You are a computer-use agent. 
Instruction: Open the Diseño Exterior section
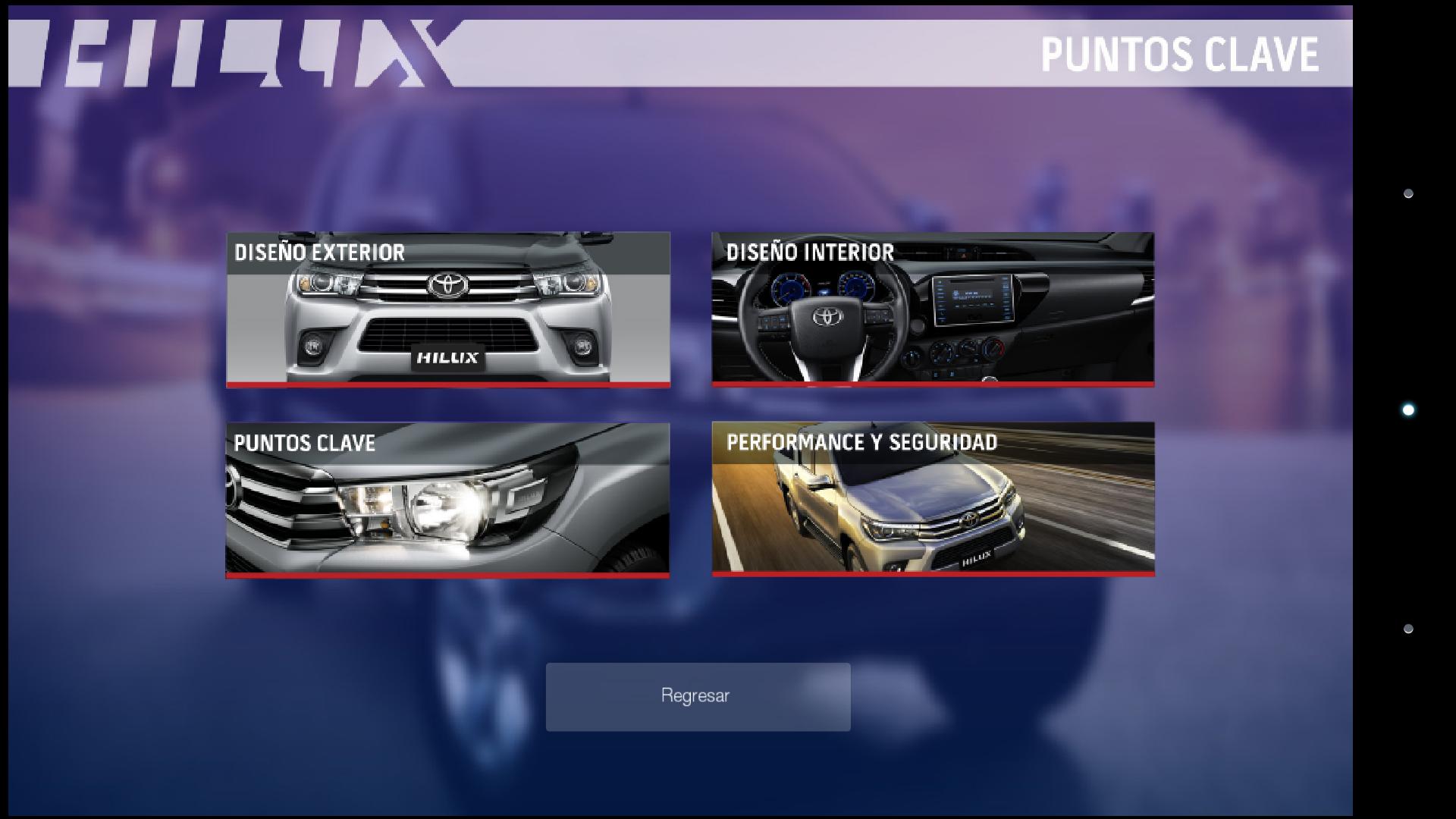(447, 311)
